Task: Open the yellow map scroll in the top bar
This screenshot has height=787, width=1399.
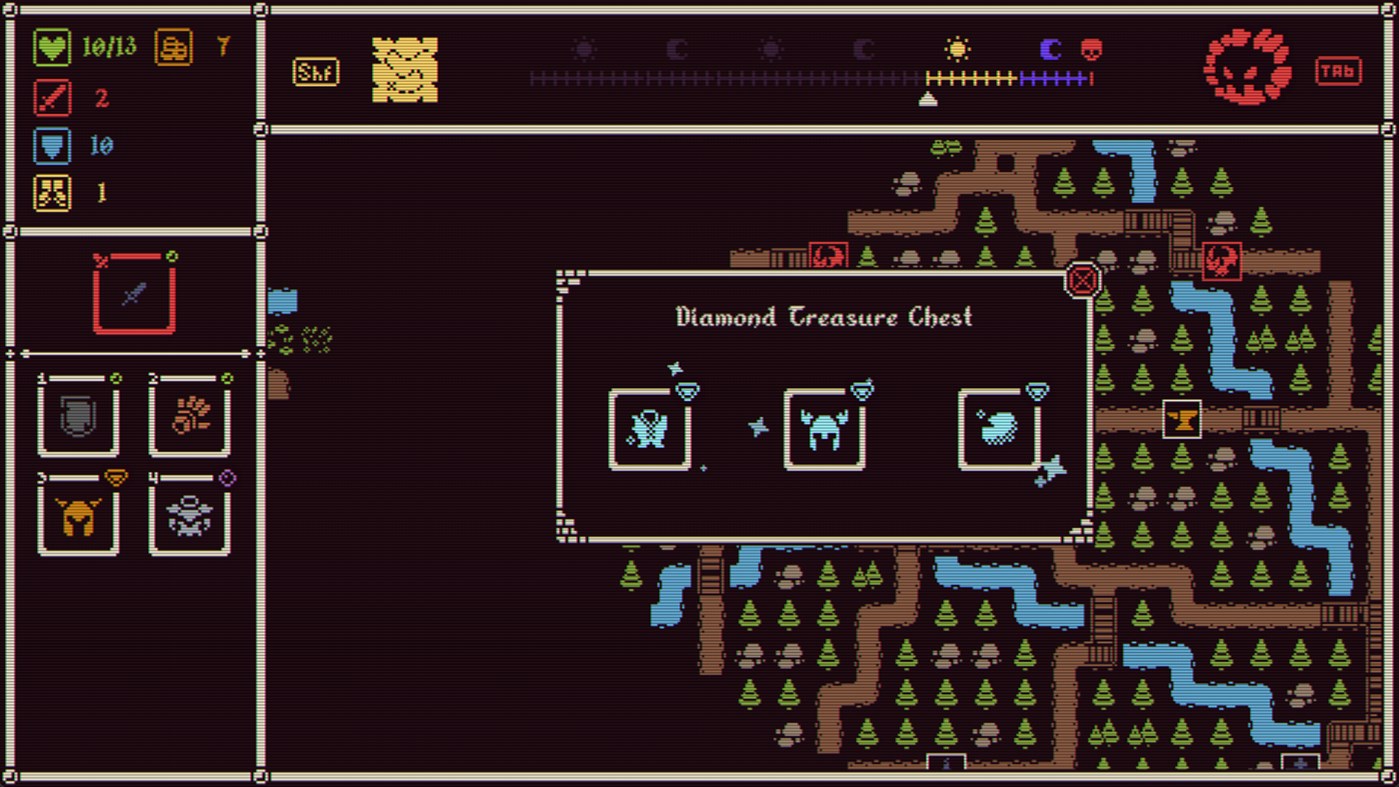Action: tap(404, 68)
